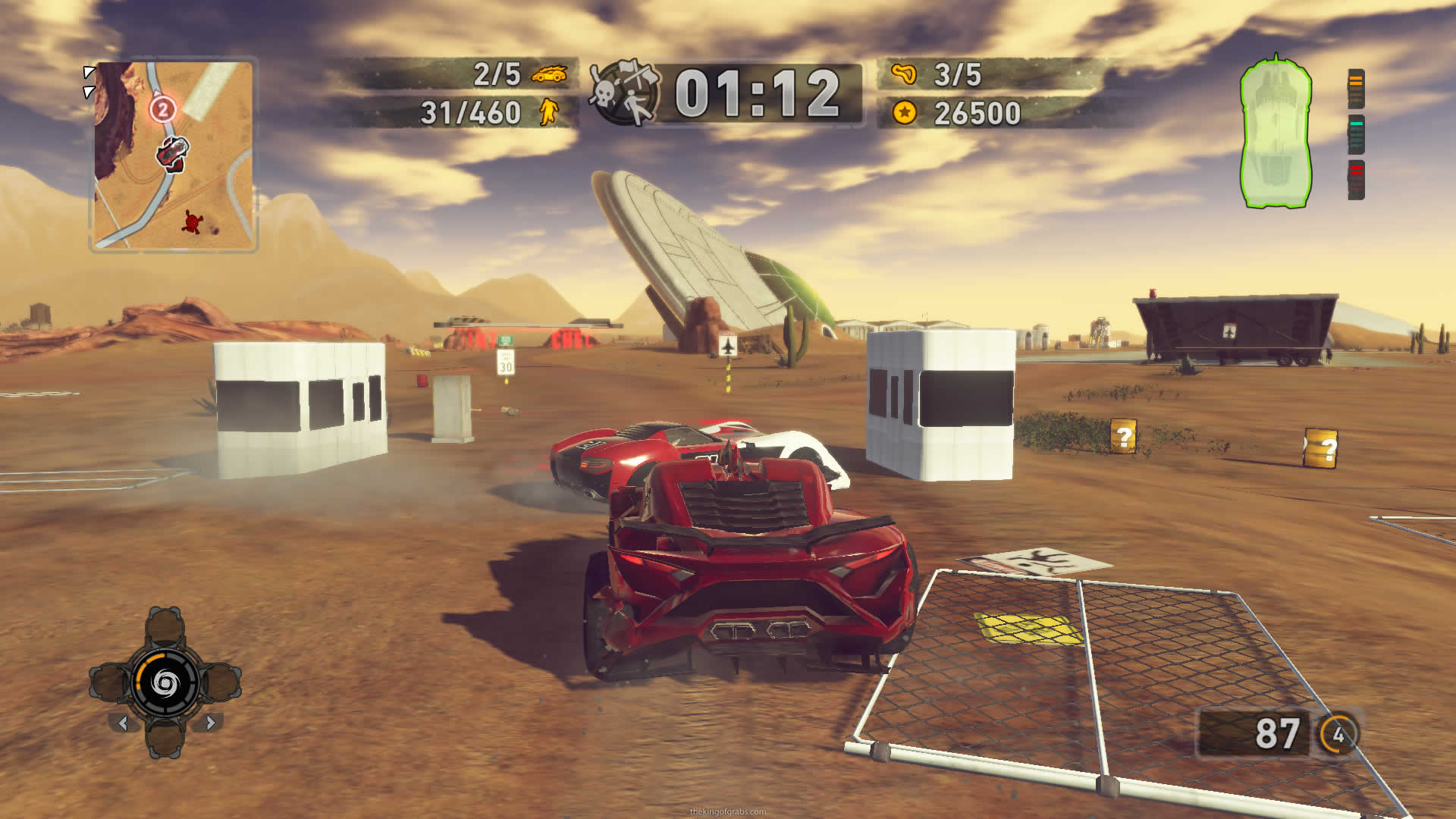Cycle power-ups with the left arrow

123,723
